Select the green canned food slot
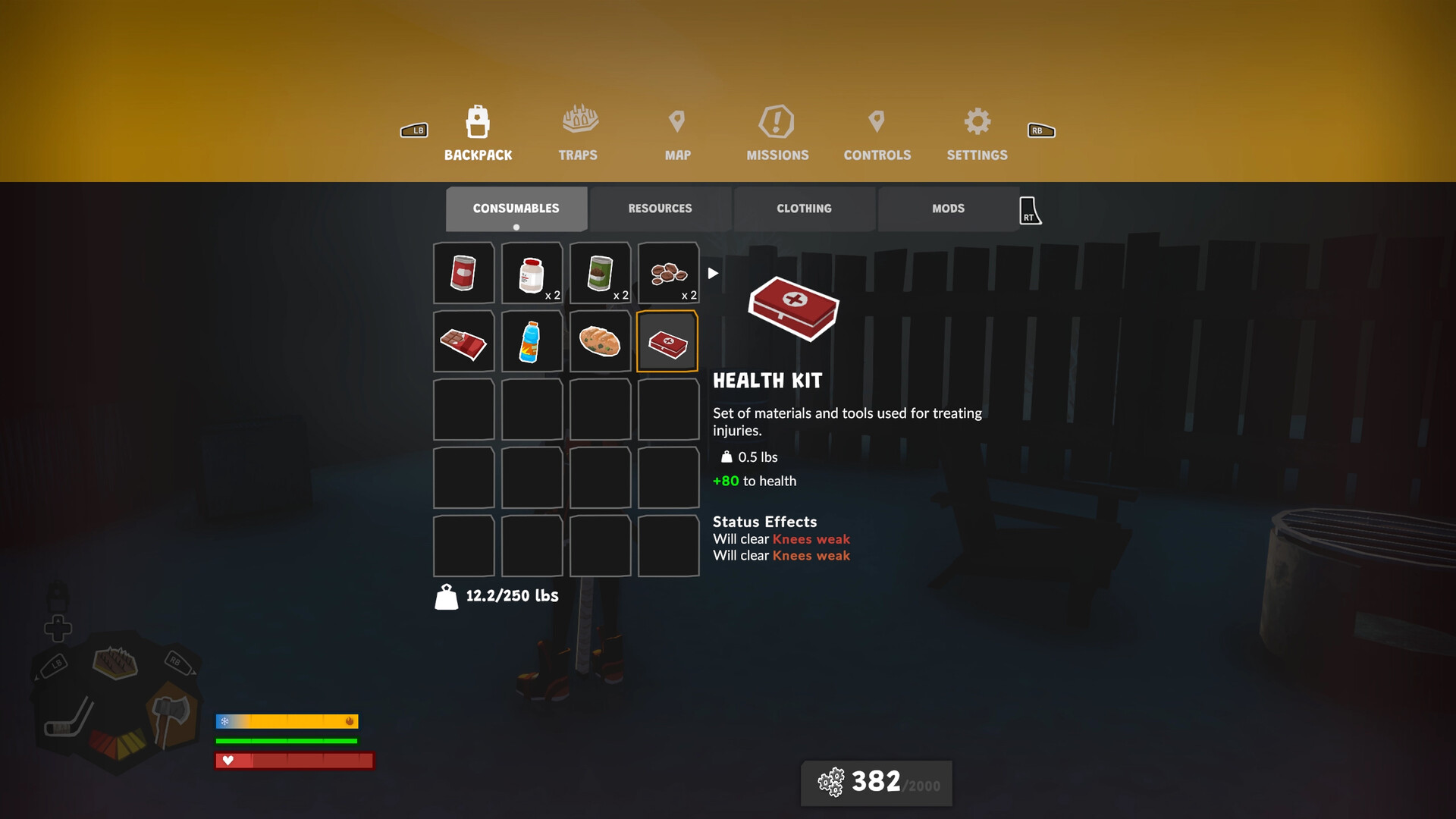 [600, 273]
